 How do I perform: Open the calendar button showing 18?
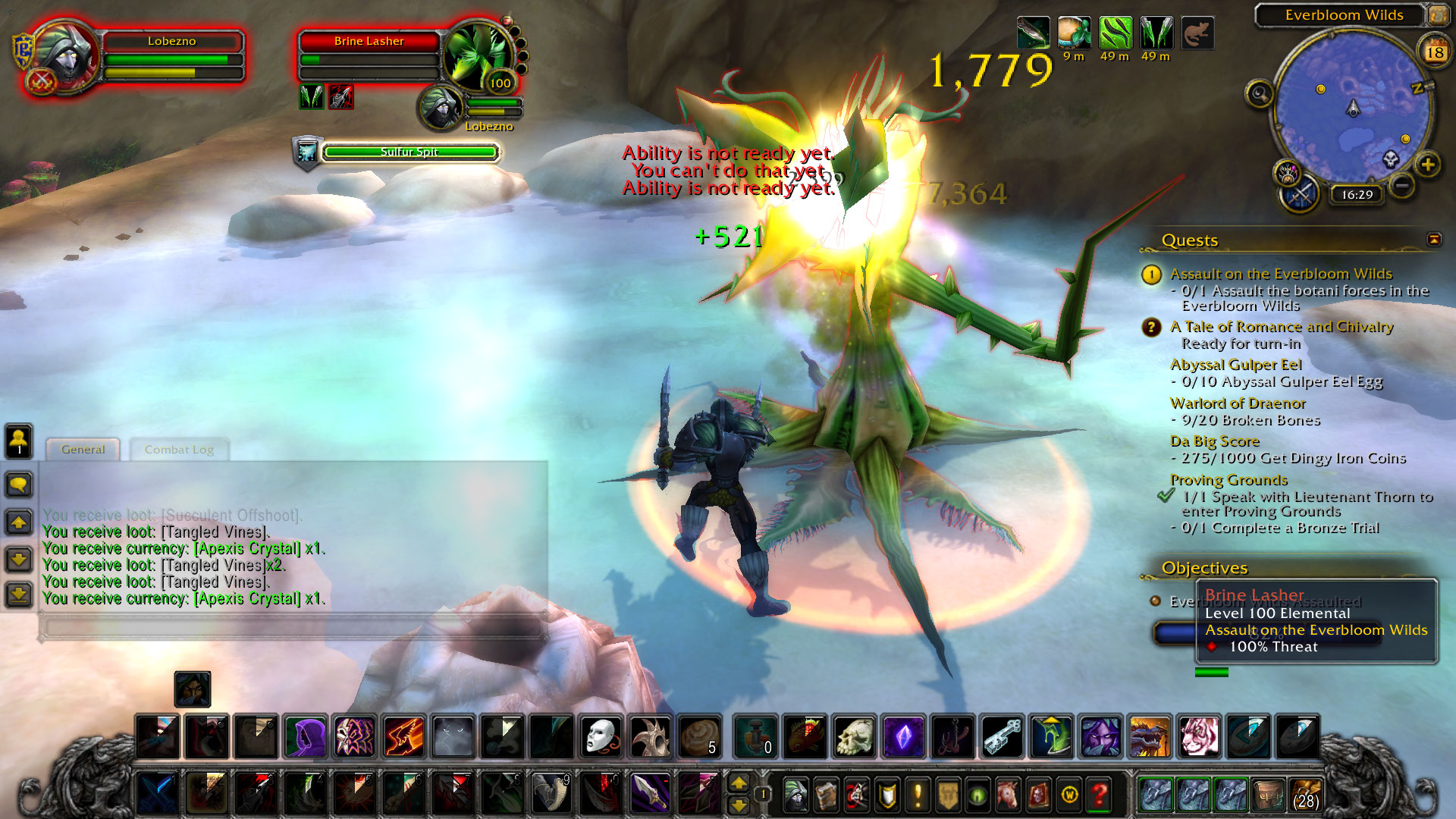point(1434,52)
